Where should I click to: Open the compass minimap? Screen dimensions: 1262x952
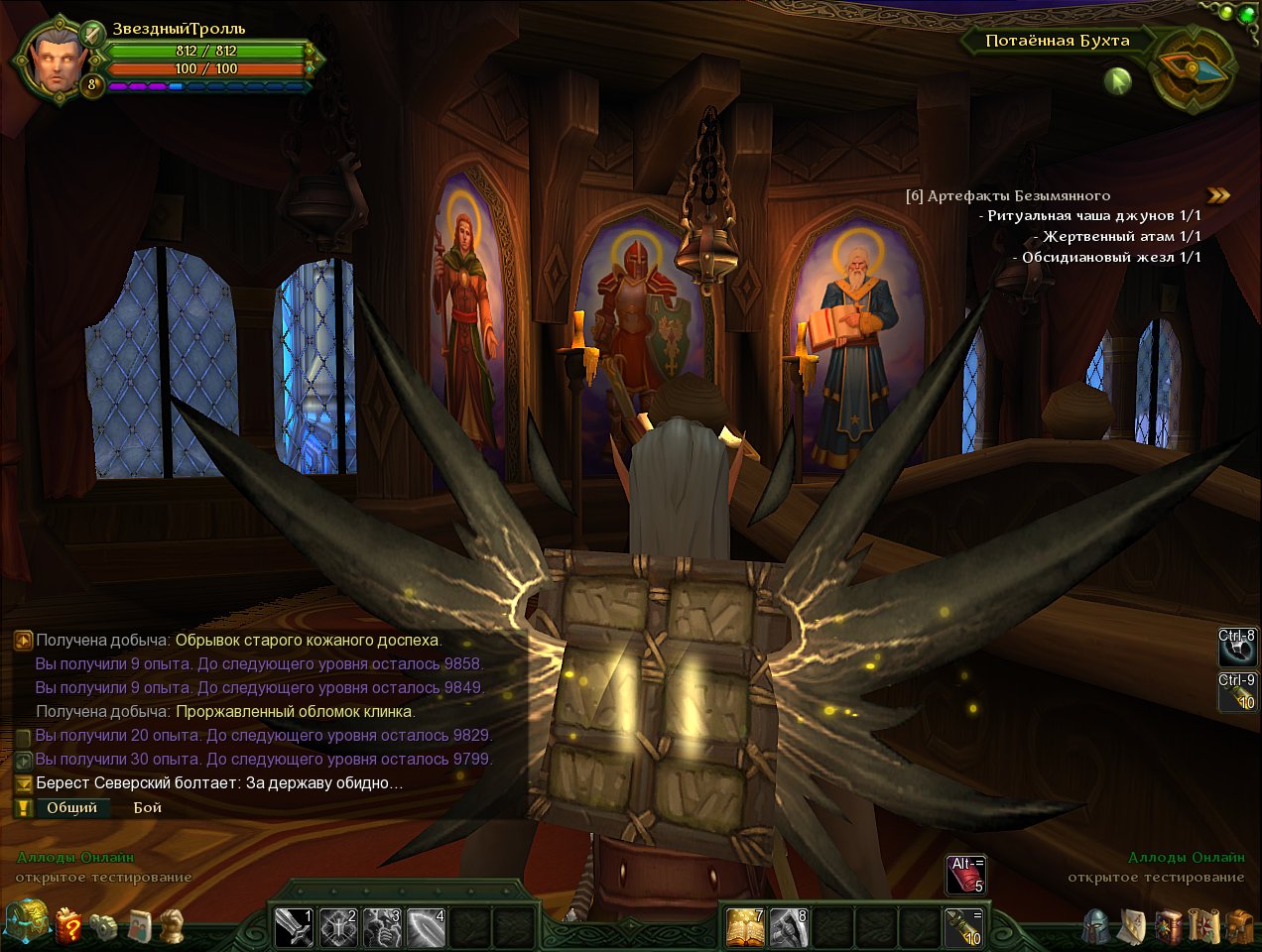point(1194,67)
